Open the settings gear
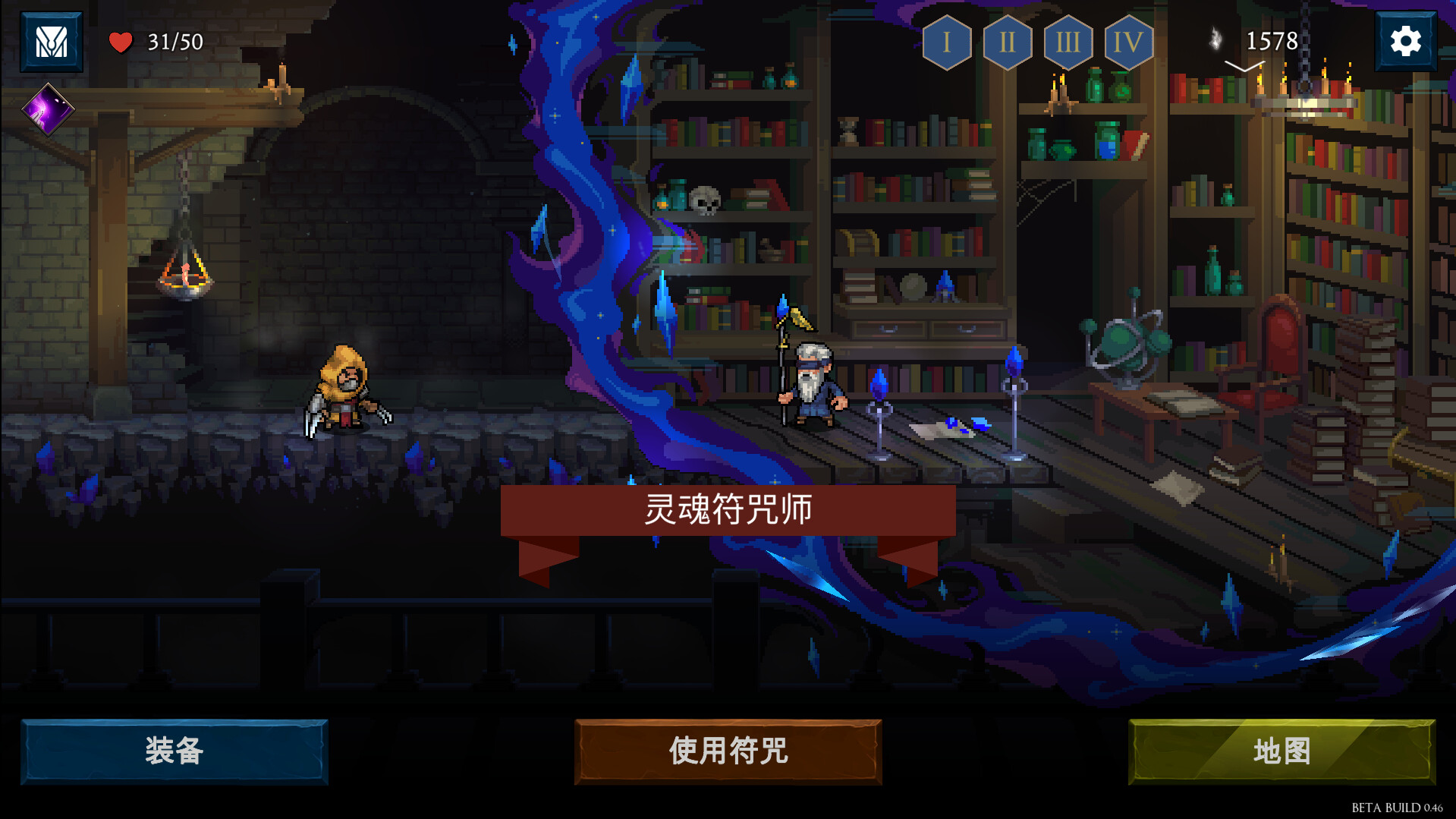Viewport: 1456px width, 819px height. [1406, 40]
